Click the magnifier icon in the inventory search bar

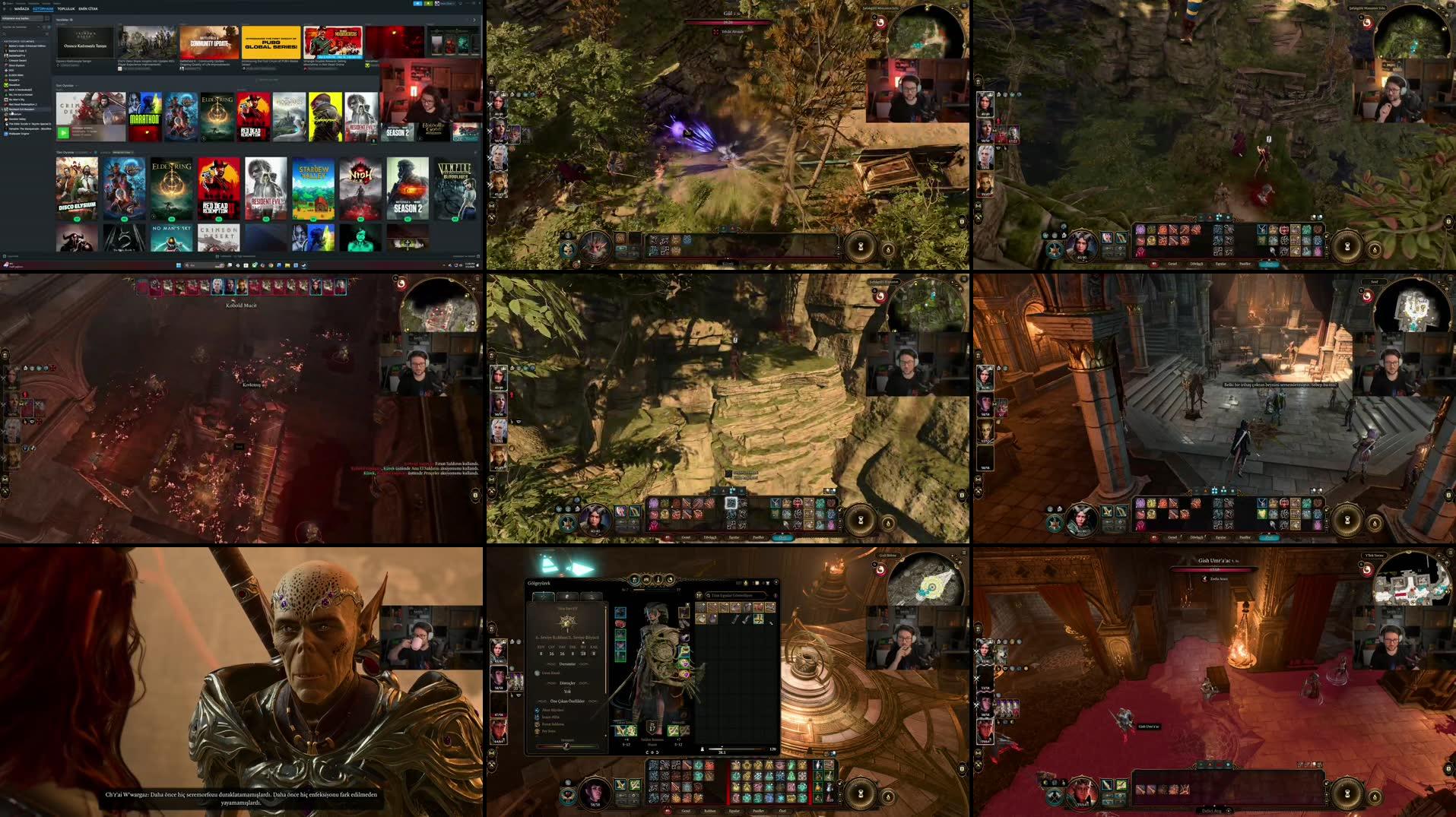708,595
